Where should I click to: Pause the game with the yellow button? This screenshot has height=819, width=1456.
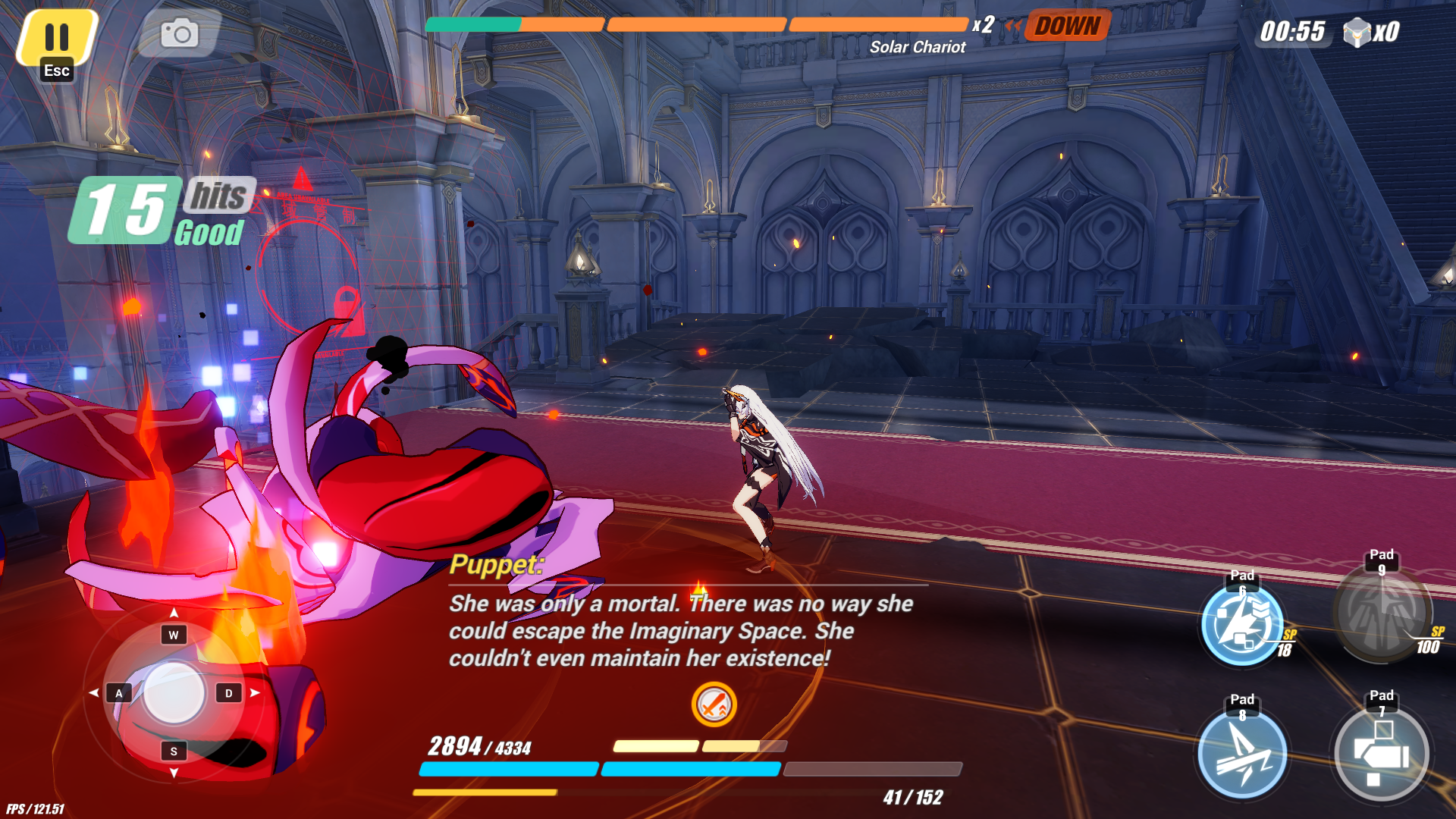[57, 38]
